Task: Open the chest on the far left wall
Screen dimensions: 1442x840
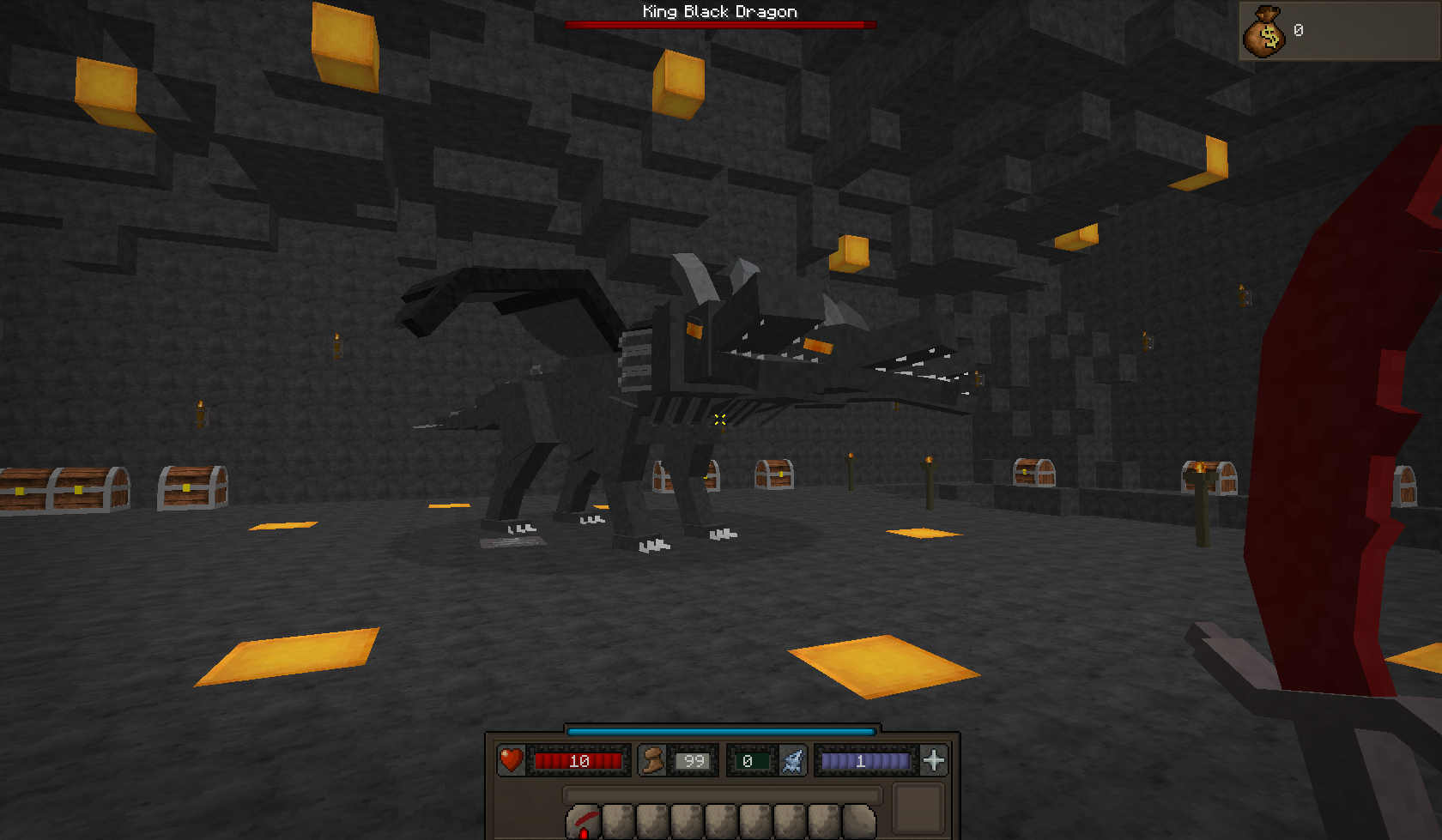Action: coord(60,489)
